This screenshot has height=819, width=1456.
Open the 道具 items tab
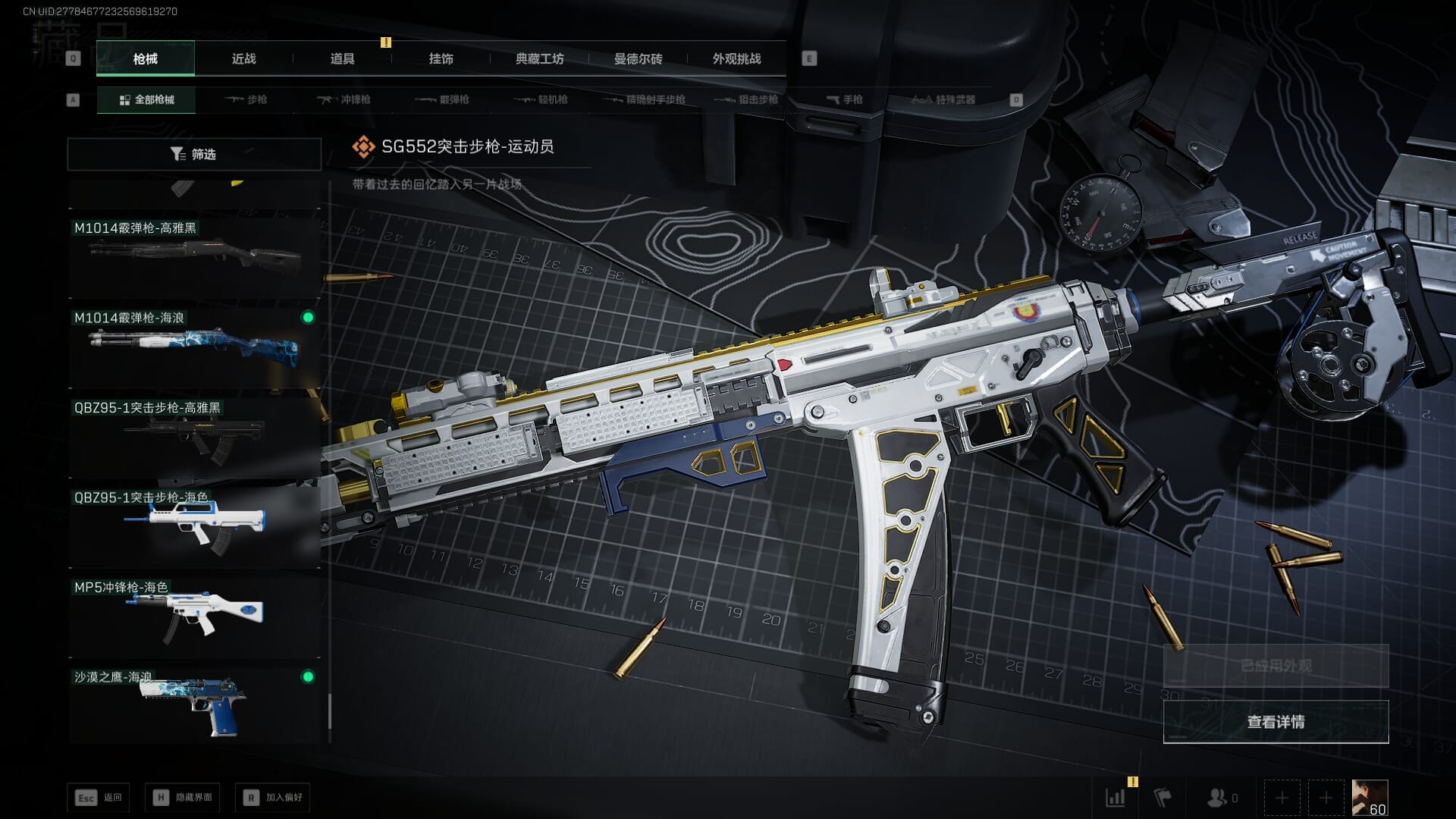click(342, 58)
